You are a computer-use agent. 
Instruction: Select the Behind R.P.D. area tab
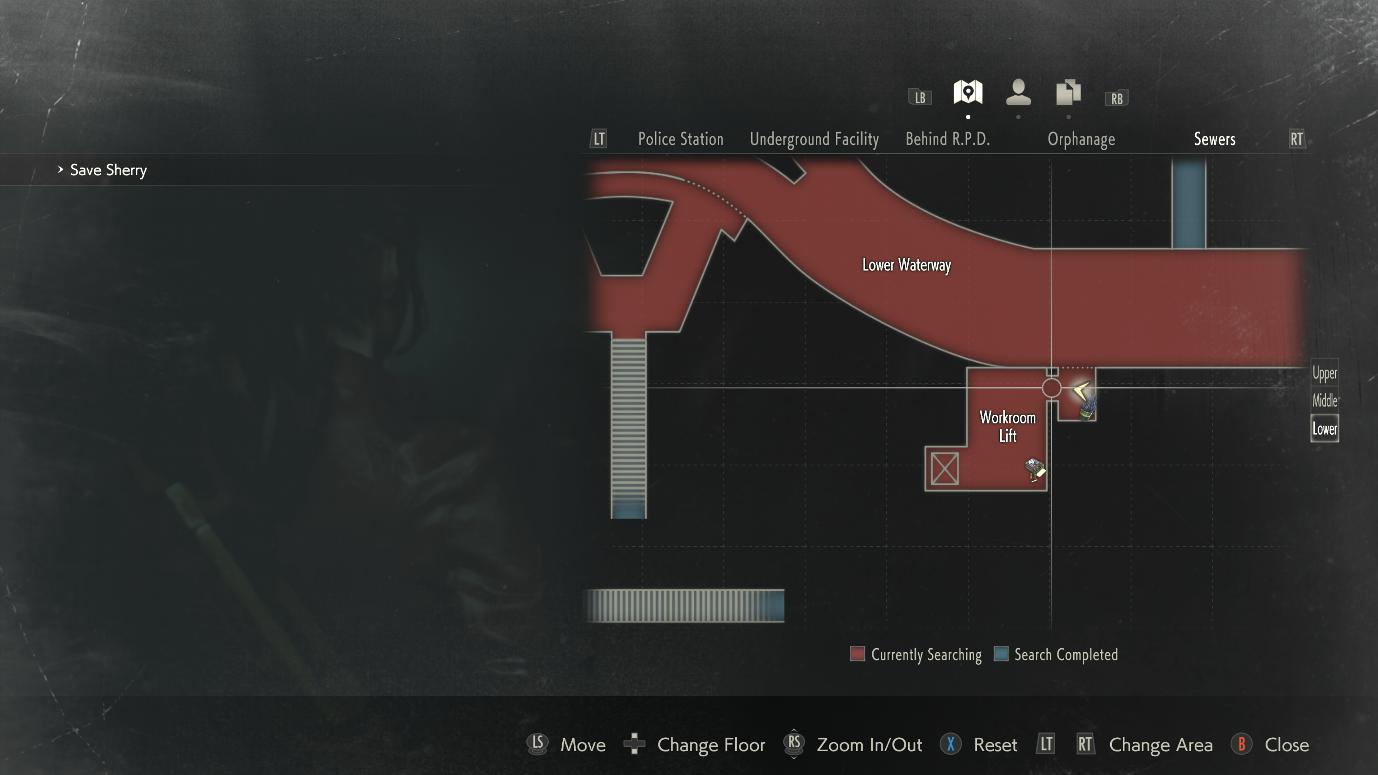(x=947, y=139)
